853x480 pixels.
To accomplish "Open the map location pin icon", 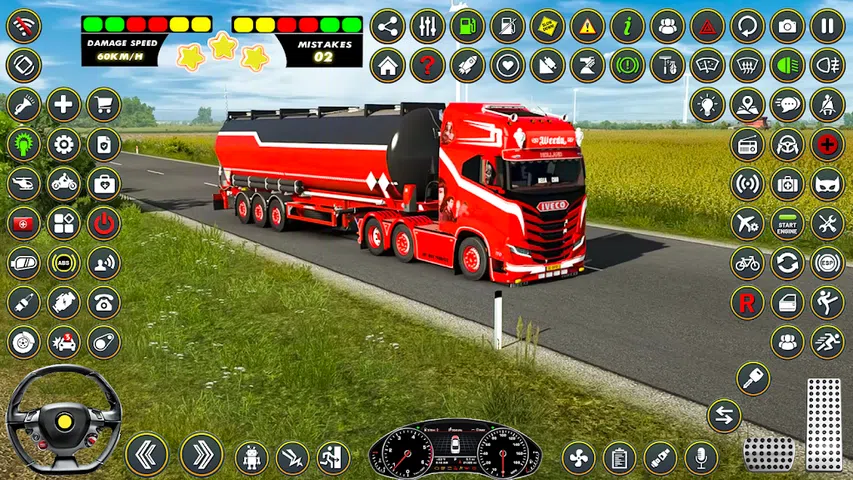I will coord(747,104).
